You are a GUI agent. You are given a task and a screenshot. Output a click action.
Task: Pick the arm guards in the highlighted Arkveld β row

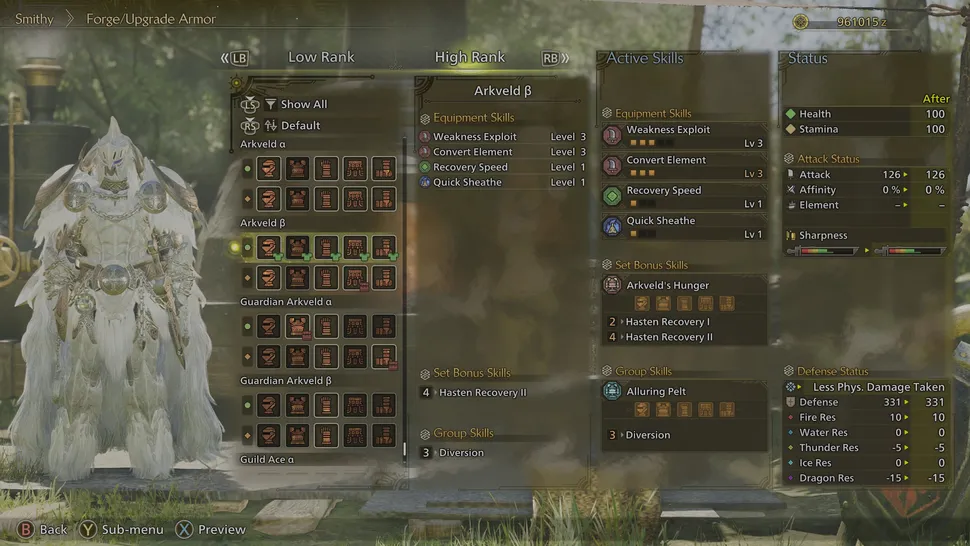326,247
